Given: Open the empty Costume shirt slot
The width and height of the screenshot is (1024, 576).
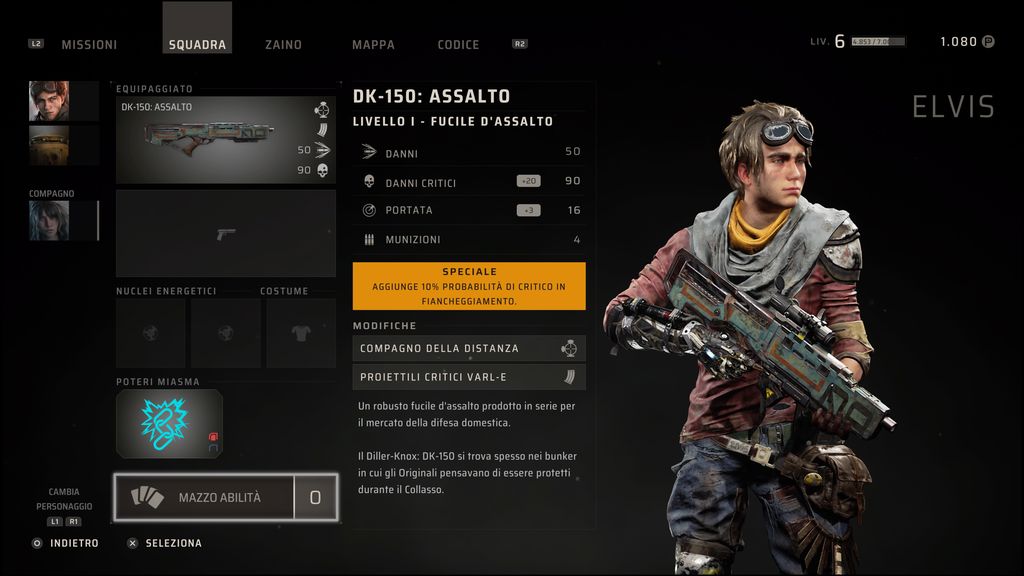Looking at the screenshot, I should pyautogui.click(x=300, y=333).
